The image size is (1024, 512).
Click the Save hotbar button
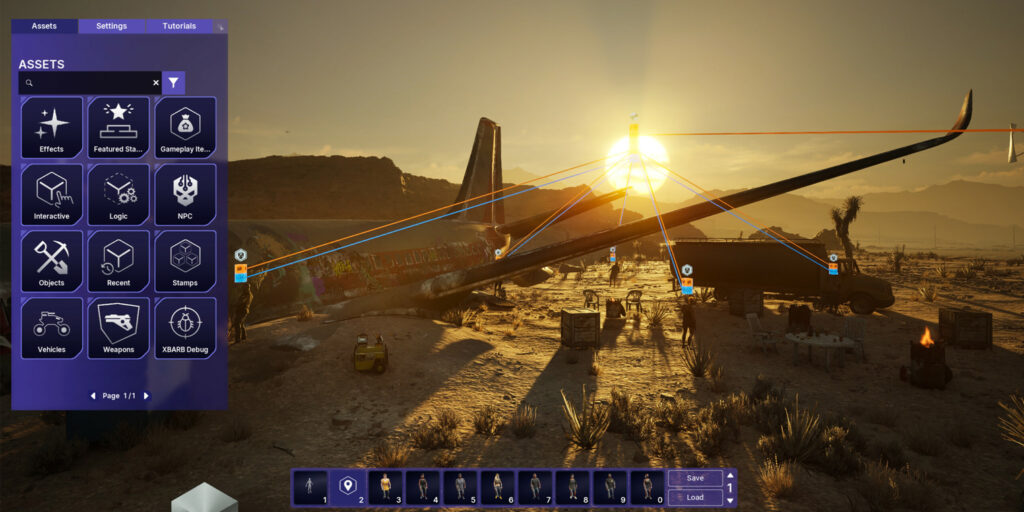click(x=694, y=478)
